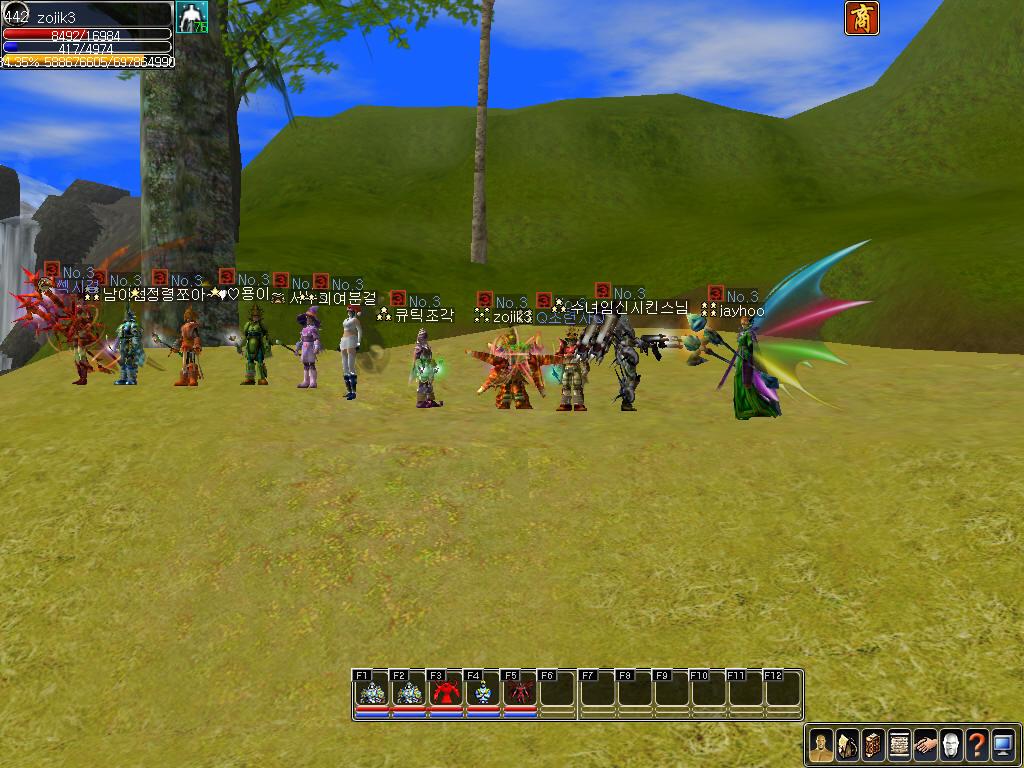Open the brown spellbook icon
This screenshot has height=768, width=1024.
873,745
